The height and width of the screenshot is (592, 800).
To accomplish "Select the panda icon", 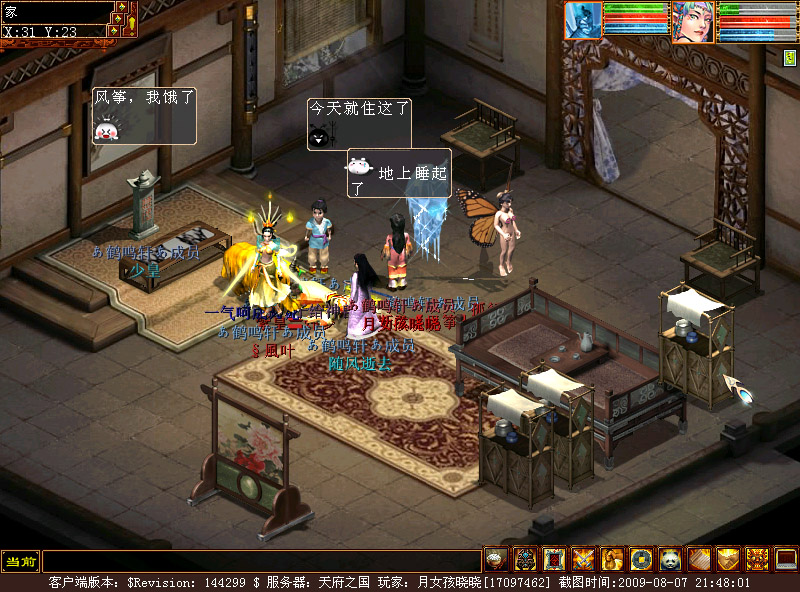I will click(x=670, y=559).
